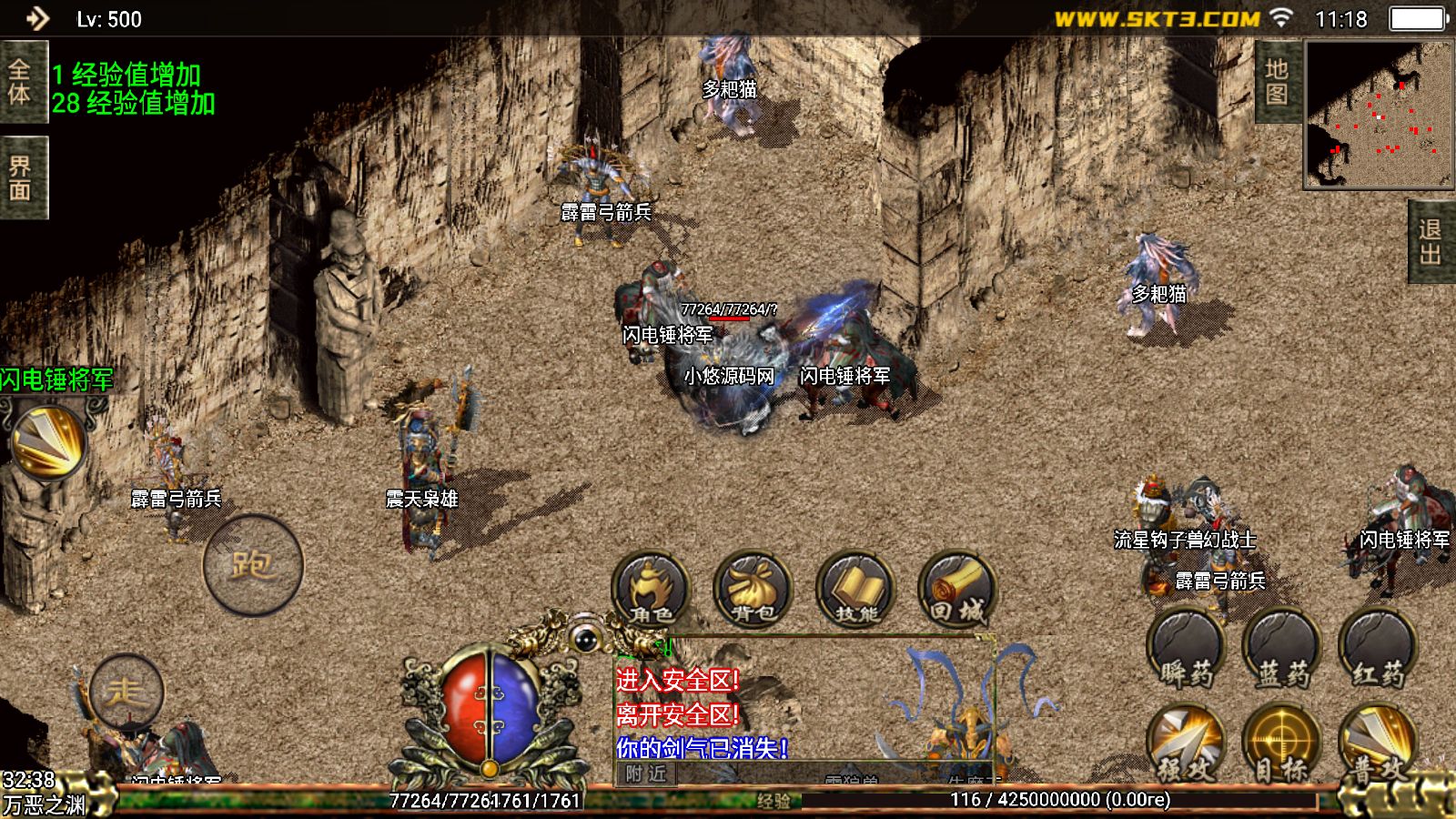Viewport: 1456px width, 819px height.
Task: Use the 回城 town return scroll
Action: (957, 590)
